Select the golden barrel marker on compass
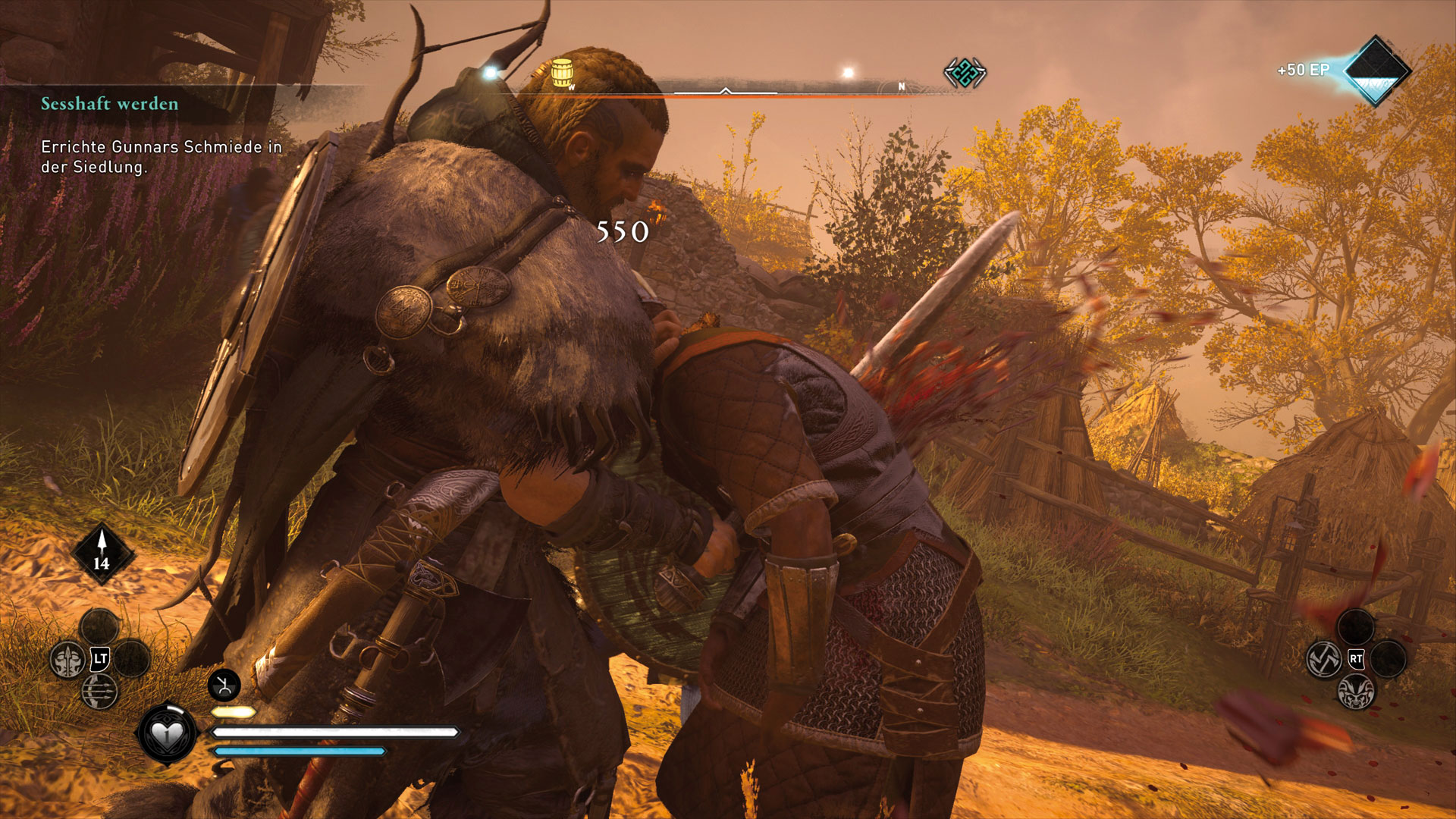This screenshot has width=1456, height=819. click(x=562, y=73)
